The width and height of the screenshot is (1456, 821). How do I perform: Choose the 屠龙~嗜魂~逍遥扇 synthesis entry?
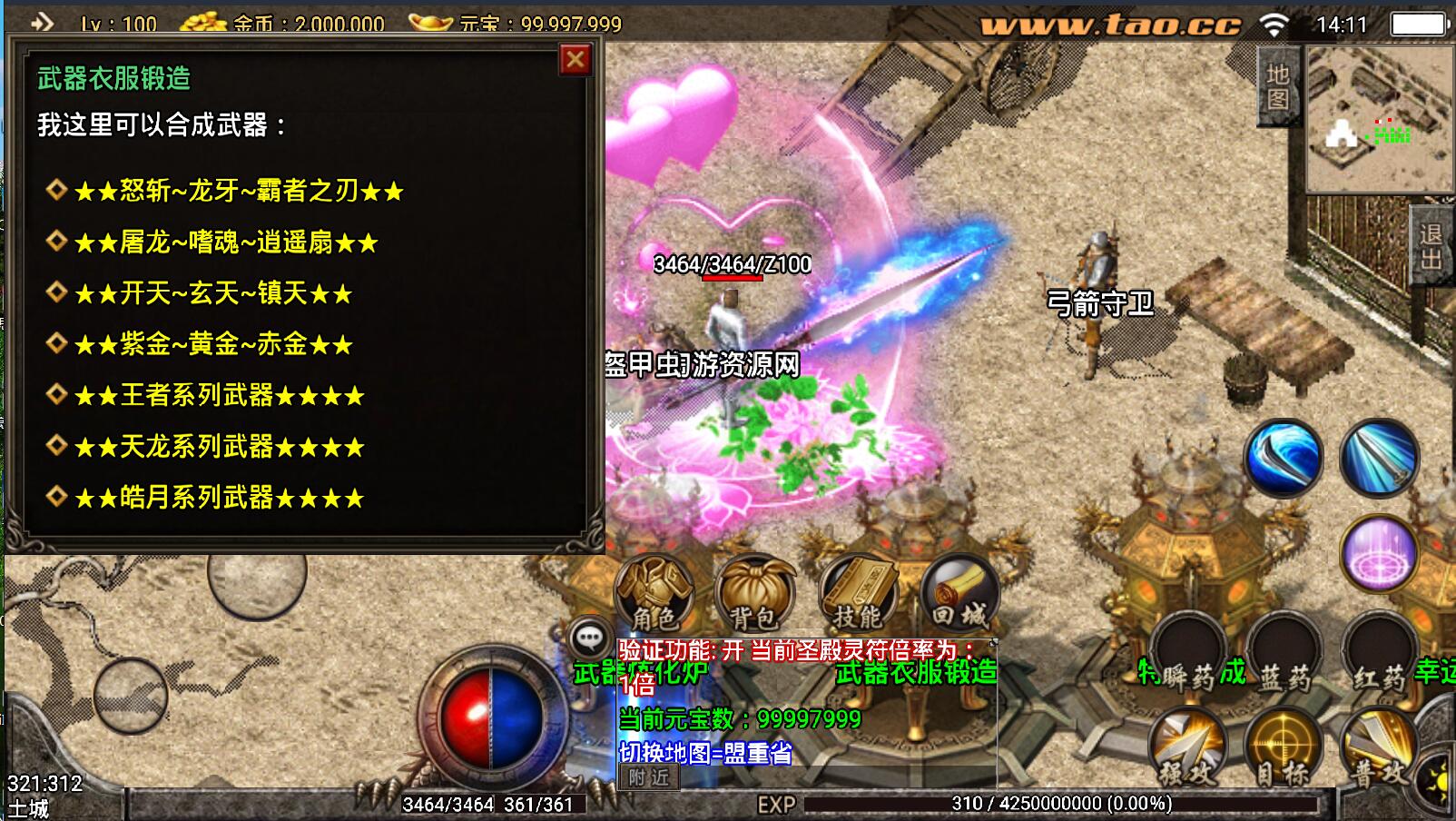pyautogui.click(x=225, y=242)
